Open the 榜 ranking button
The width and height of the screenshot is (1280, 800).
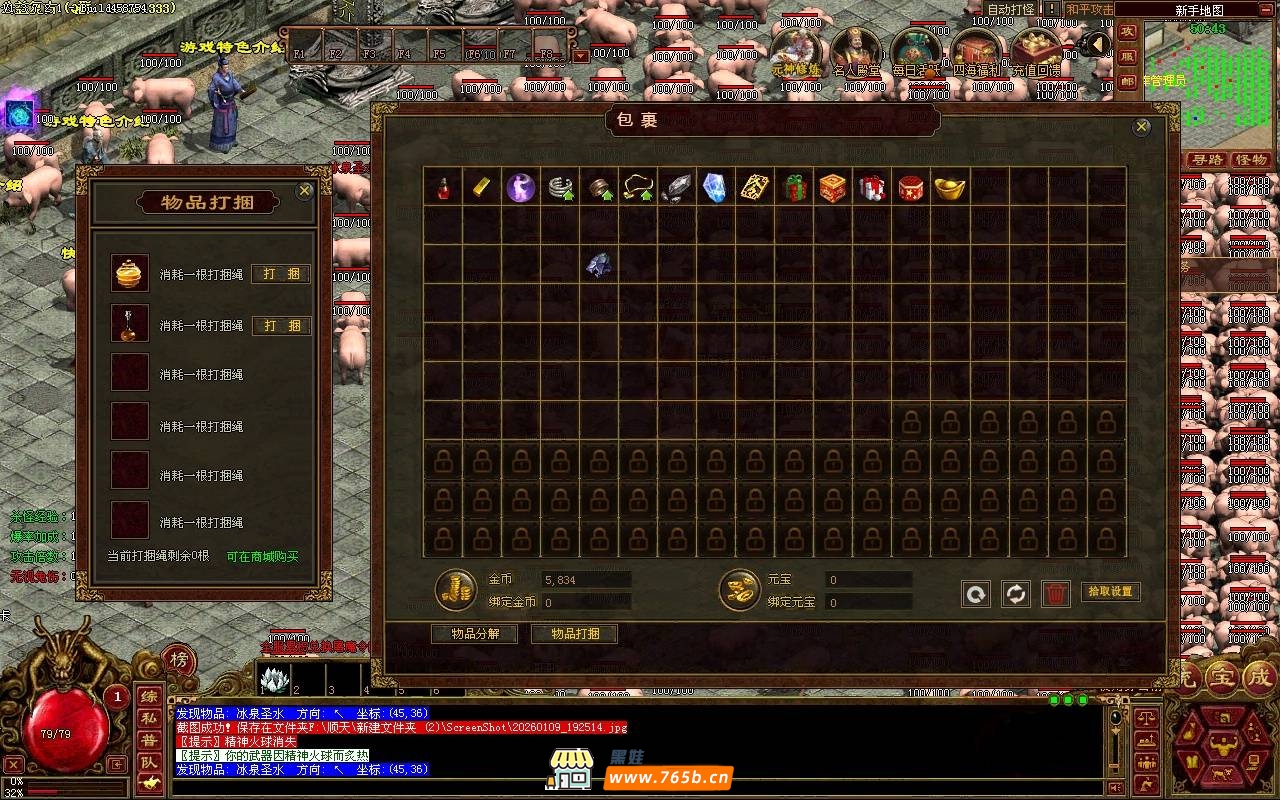[x=178, y=659]
